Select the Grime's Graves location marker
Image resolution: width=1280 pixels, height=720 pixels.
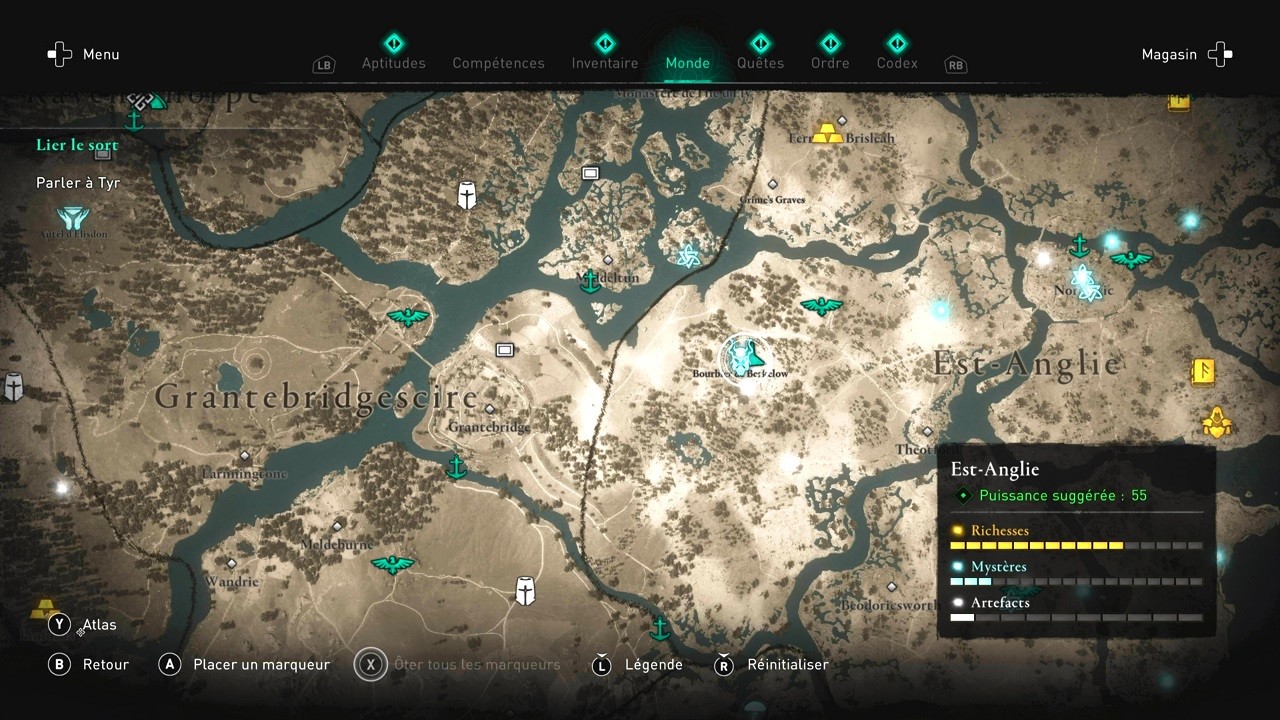coord(773,184)
